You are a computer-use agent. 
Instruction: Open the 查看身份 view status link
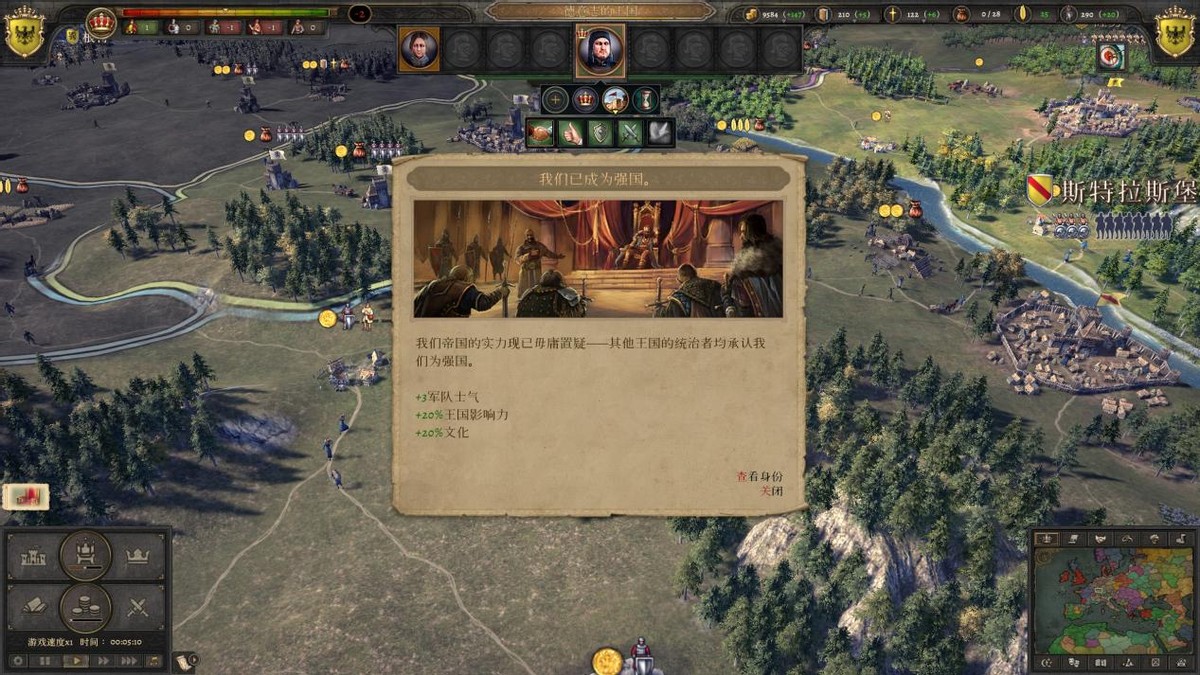(x=759, y=477)
